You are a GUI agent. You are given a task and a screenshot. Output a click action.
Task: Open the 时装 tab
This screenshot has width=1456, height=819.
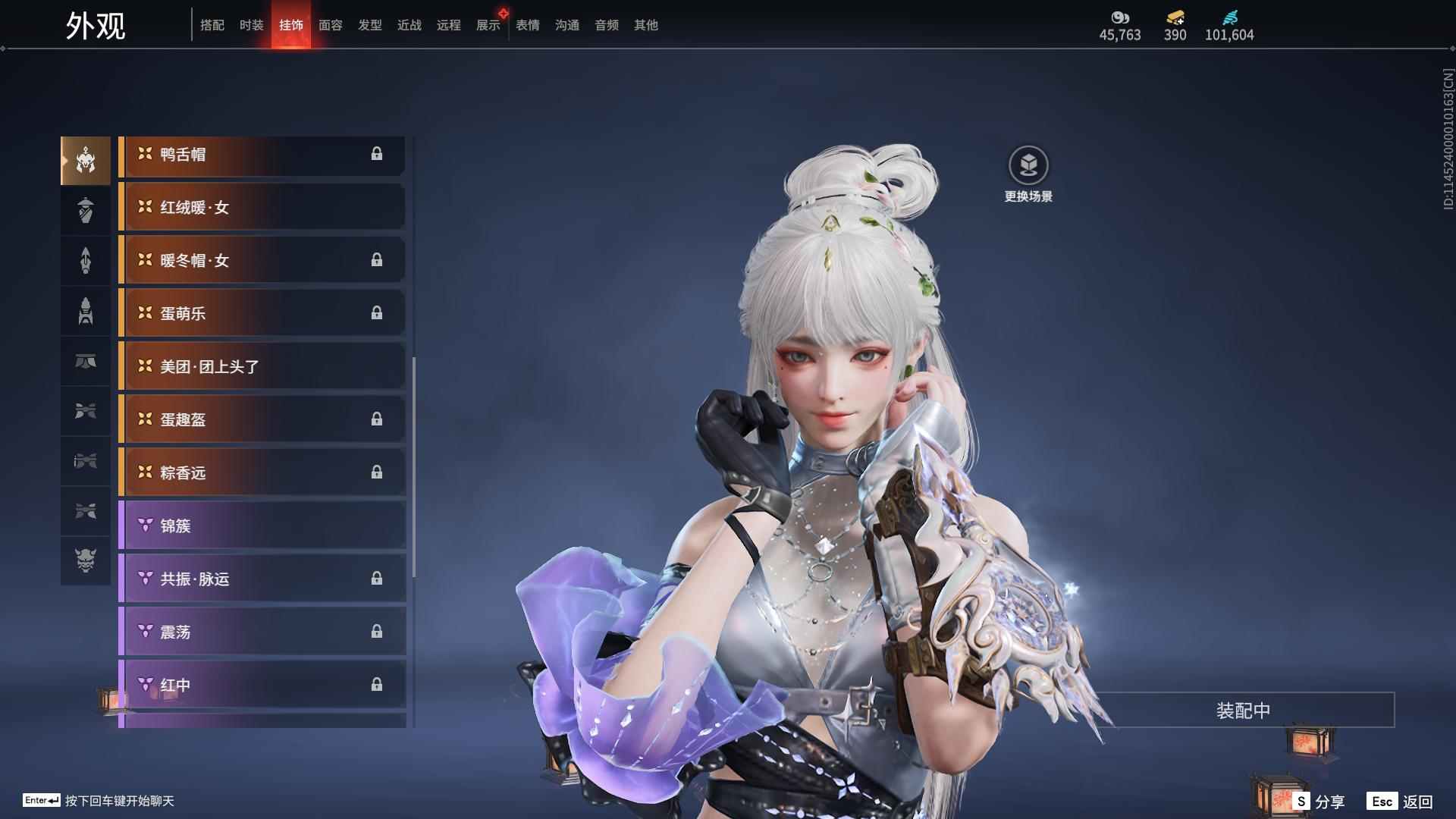(252, 25)
